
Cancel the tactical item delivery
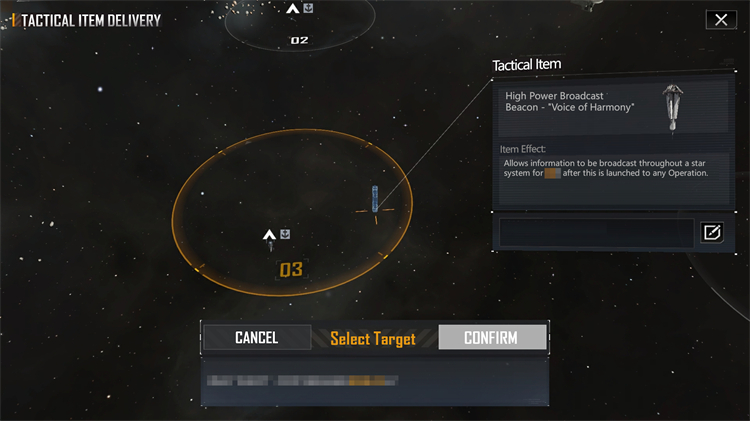256,338
